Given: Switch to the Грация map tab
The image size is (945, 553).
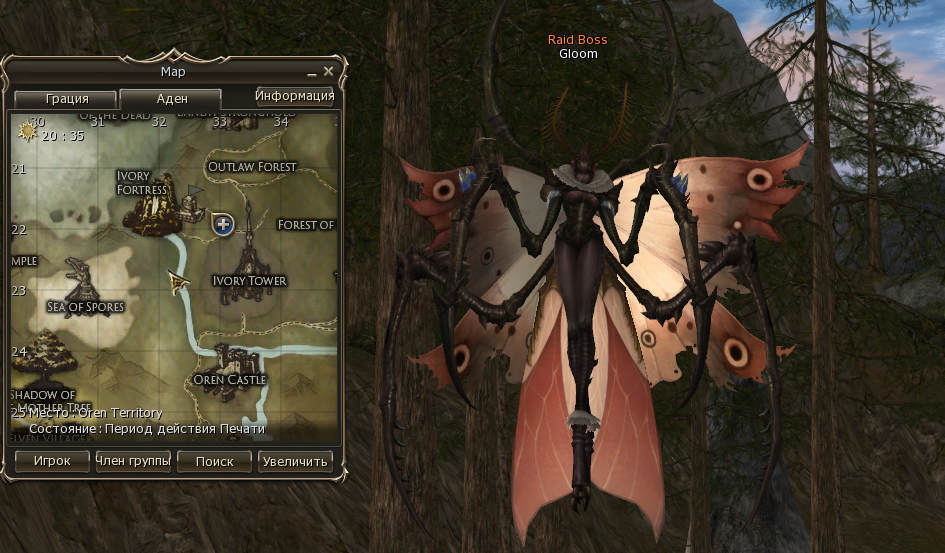Looking at the screenshot, I should [67, 99].
